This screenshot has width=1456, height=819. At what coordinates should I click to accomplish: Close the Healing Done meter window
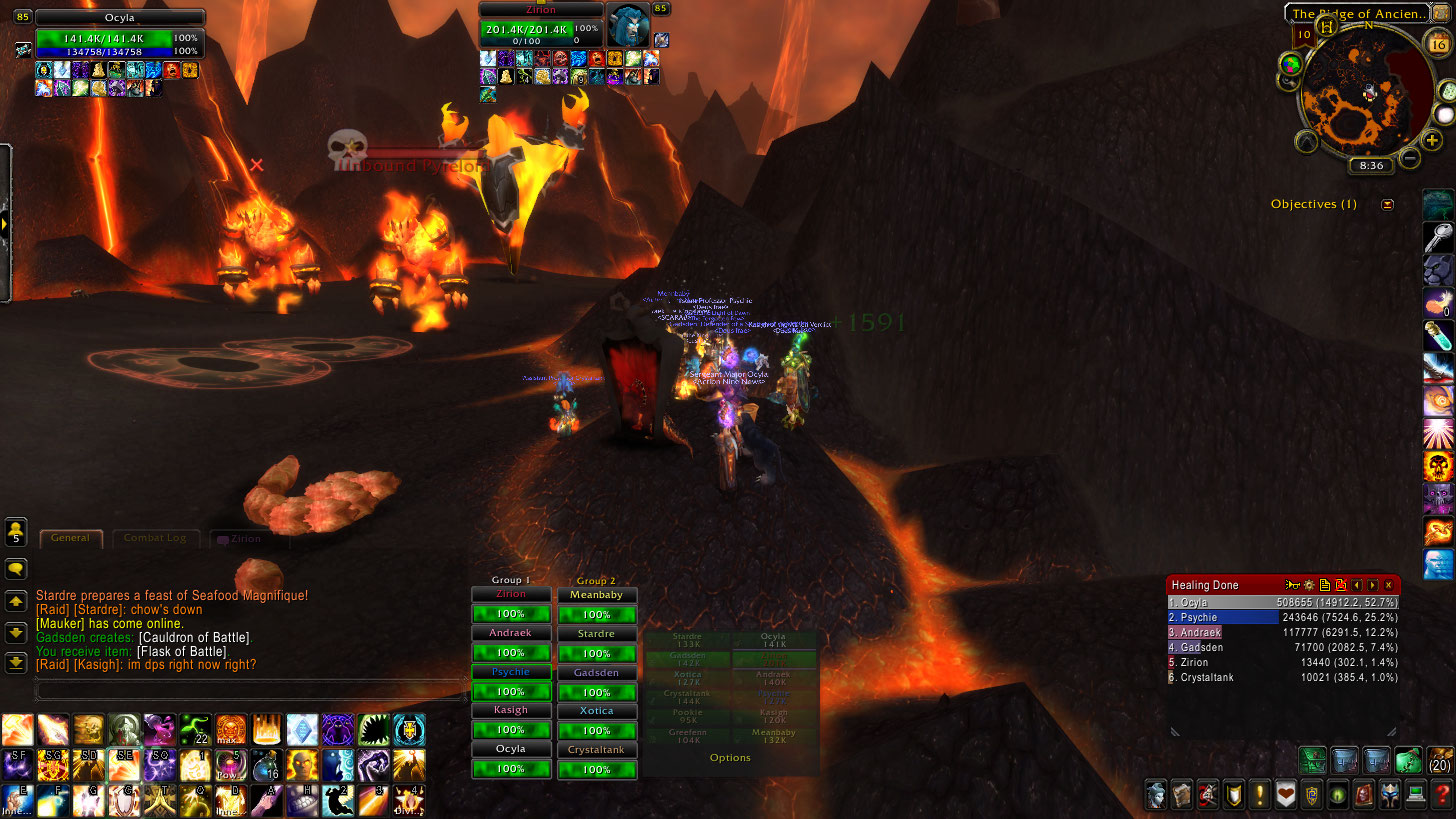tap(1388, 585)
